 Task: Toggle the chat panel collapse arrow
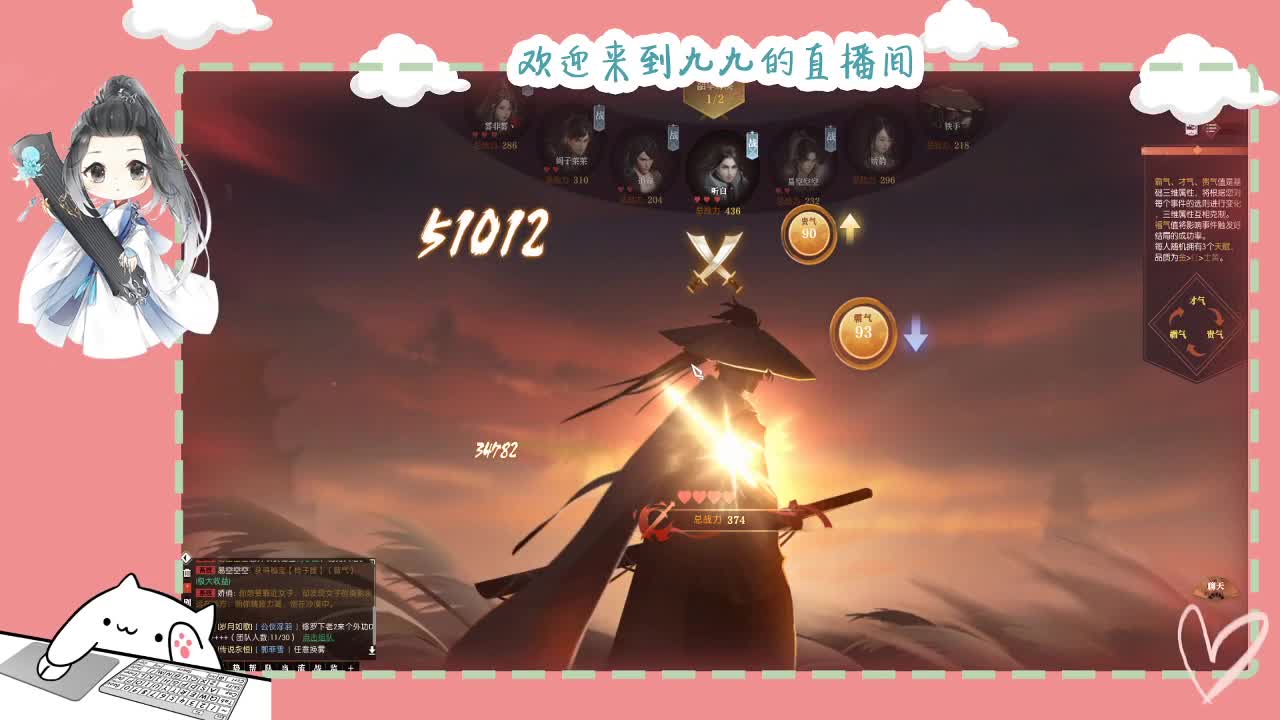(x=185, y=558)
